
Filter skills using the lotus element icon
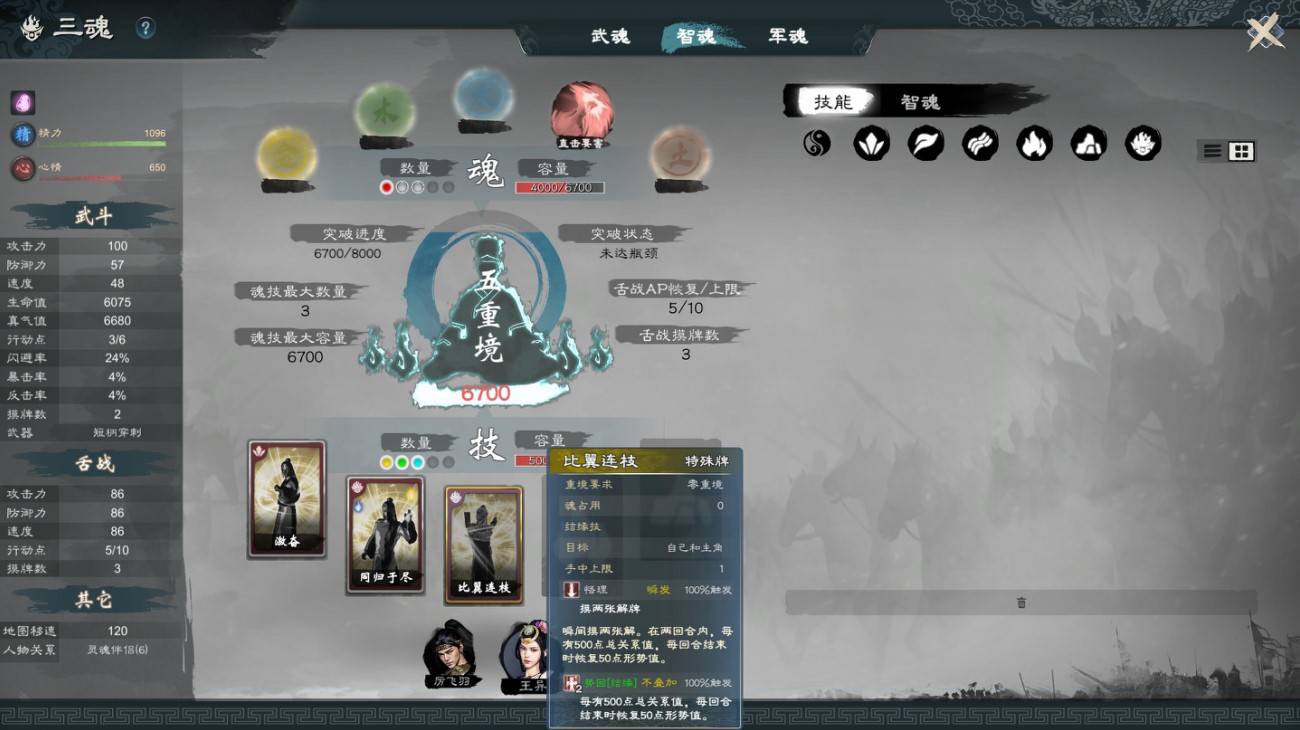(x=871, y=143)
